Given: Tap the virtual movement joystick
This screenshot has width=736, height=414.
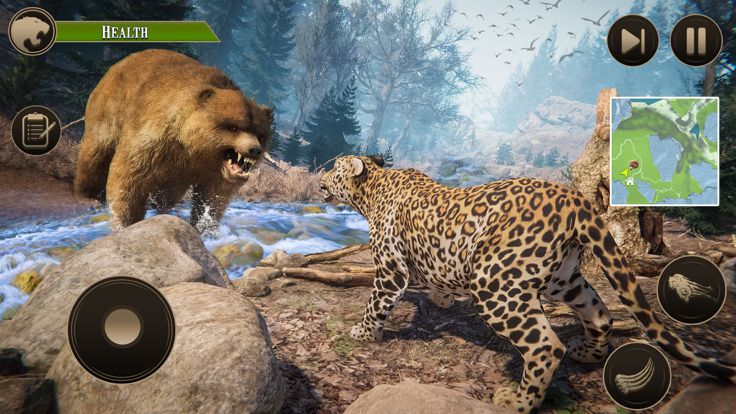Looking at the screenshot, I should coord(121,328).
